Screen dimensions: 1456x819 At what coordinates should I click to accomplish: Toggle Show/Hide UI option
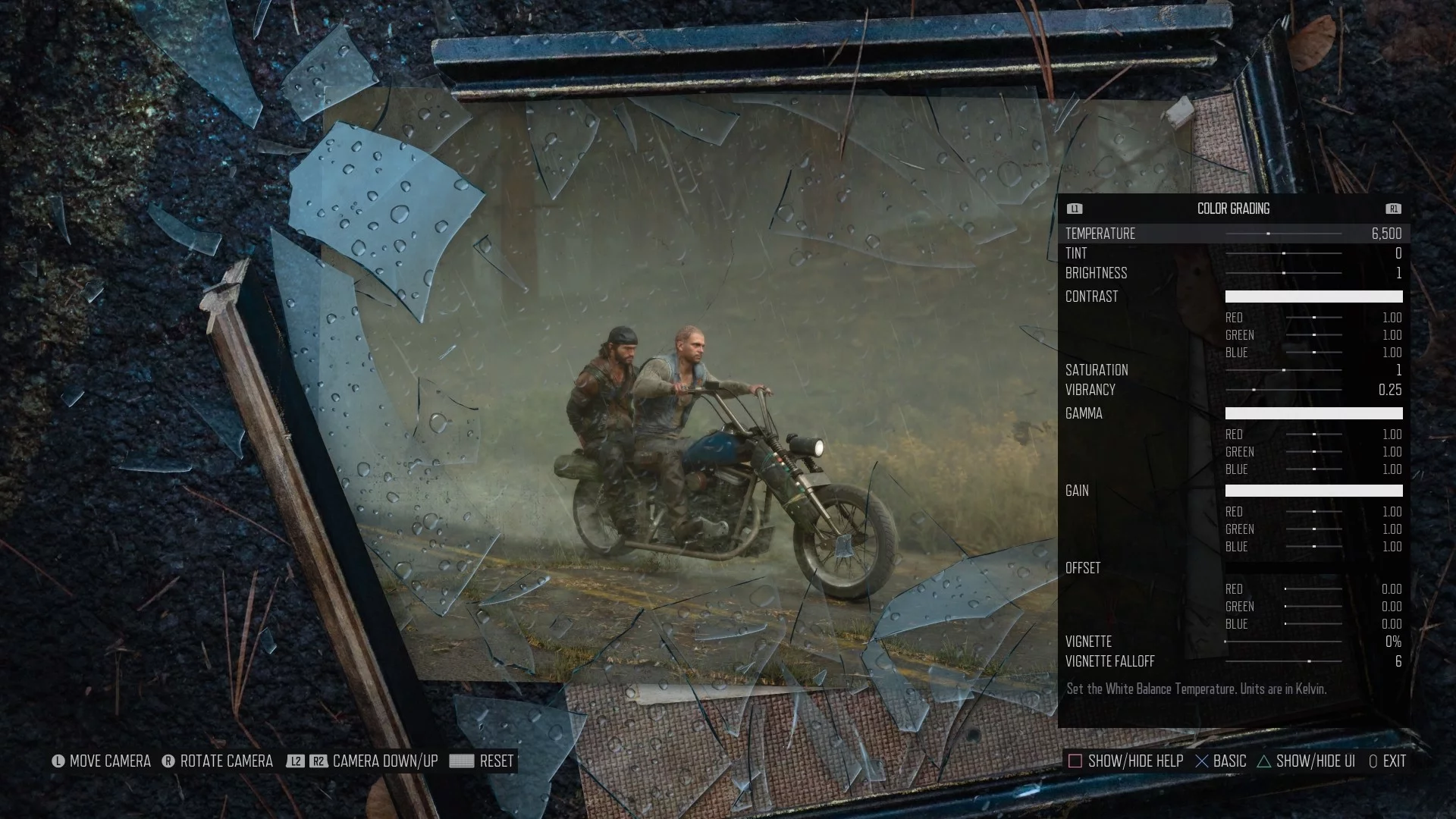[x=1306, y=761]
